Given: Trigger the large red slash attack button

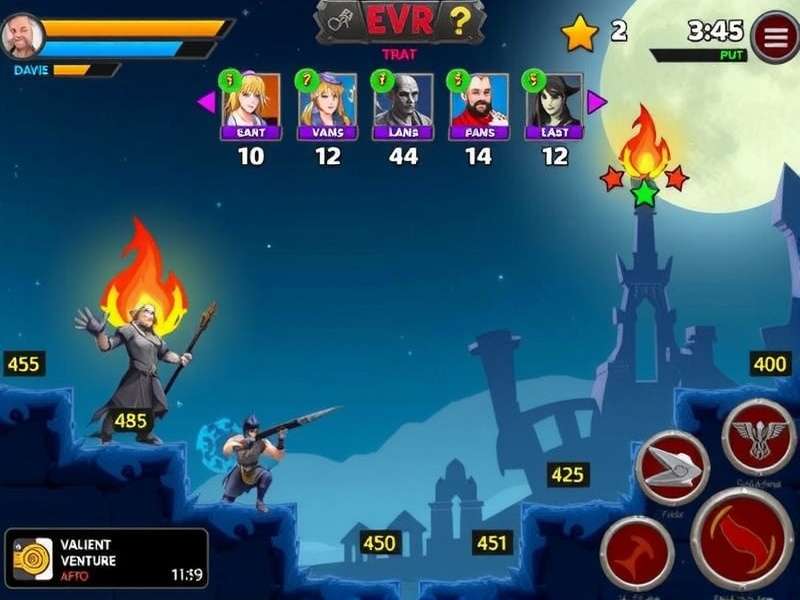Looking at the screenshot, I should coord(742,539).
